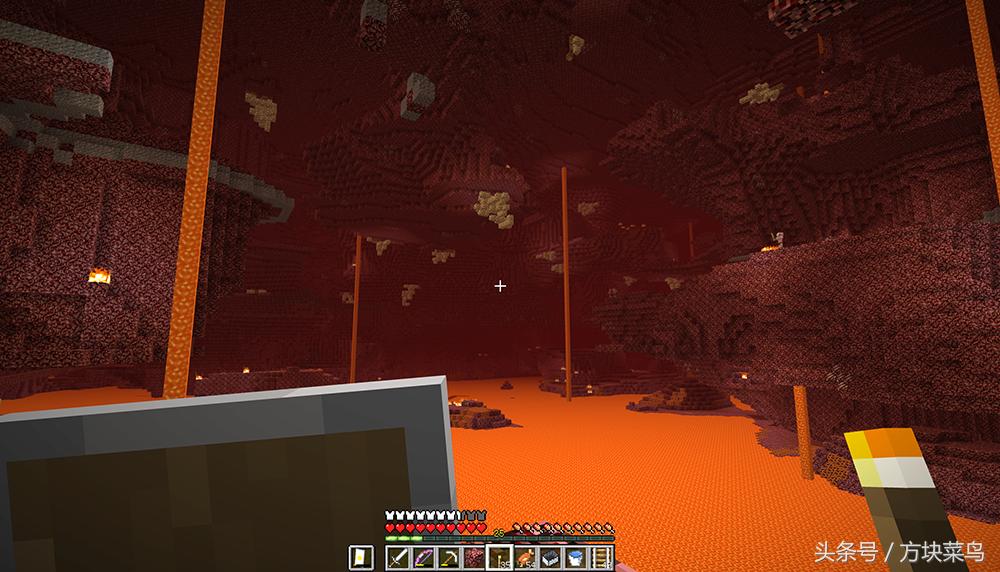1000x572 pixels.
Task: Choose the cooked chicken food slot
Action: pyautogui.click(x=525, y=558)
